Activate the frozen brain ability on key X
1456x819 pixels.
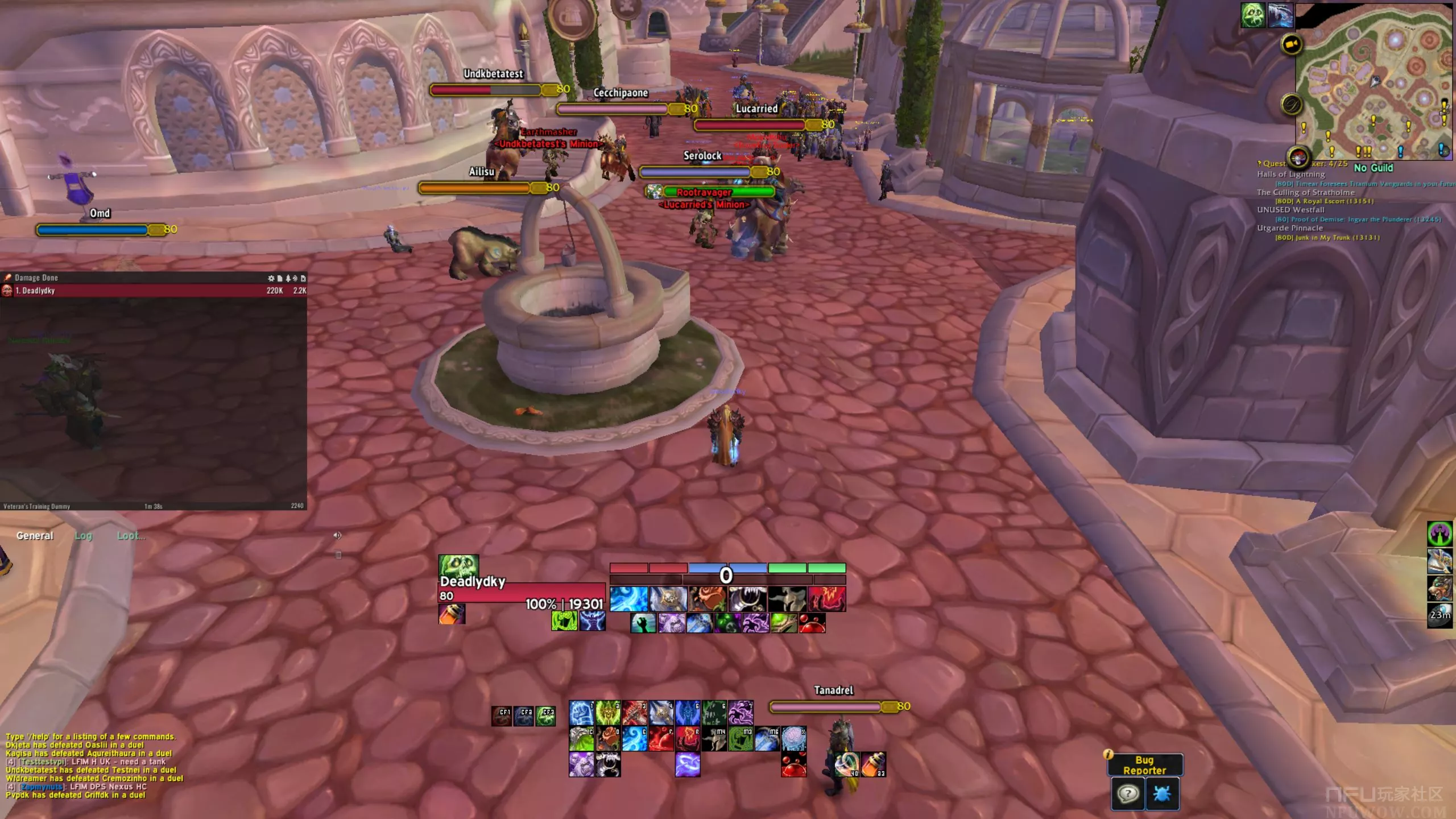(x=793, y=739)
